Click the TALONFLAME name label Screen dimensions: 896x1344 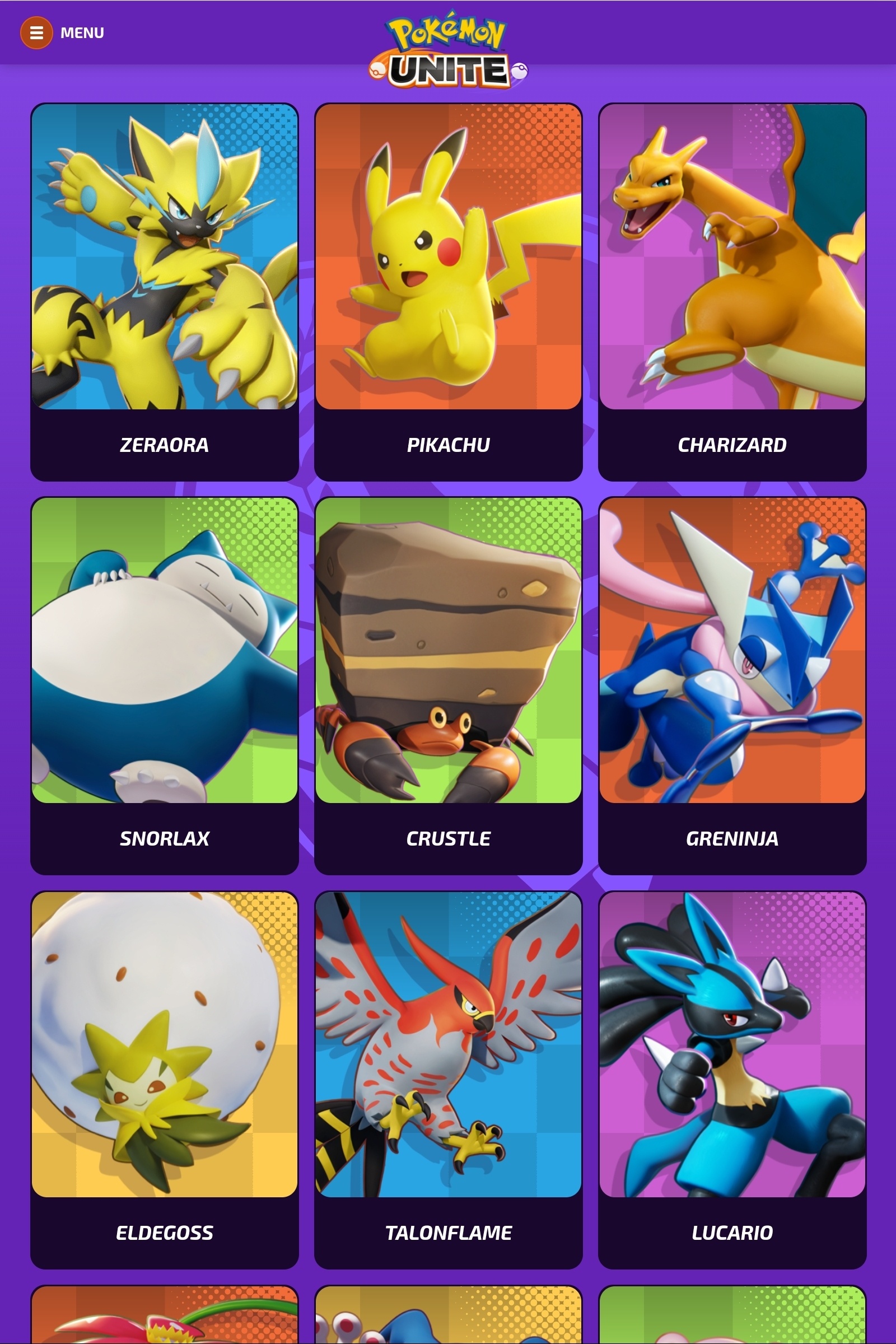449,1233
